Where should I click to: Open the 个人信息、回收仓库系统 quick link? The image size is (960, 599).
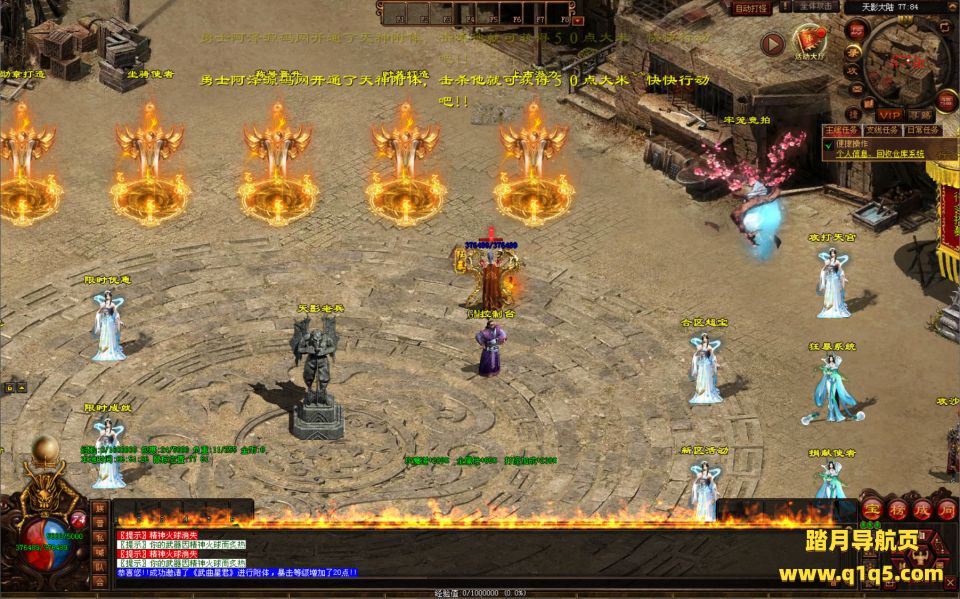click(880, 154)
